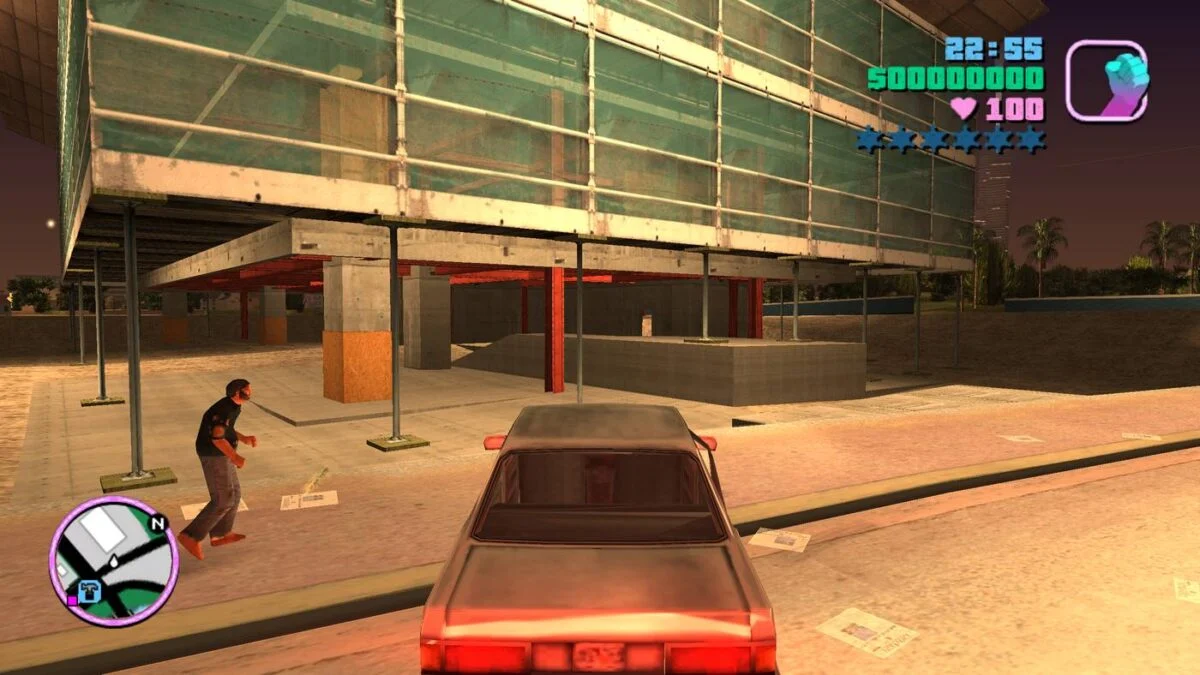
Task: Open the circular radar minimap
Action: (113, 561)
